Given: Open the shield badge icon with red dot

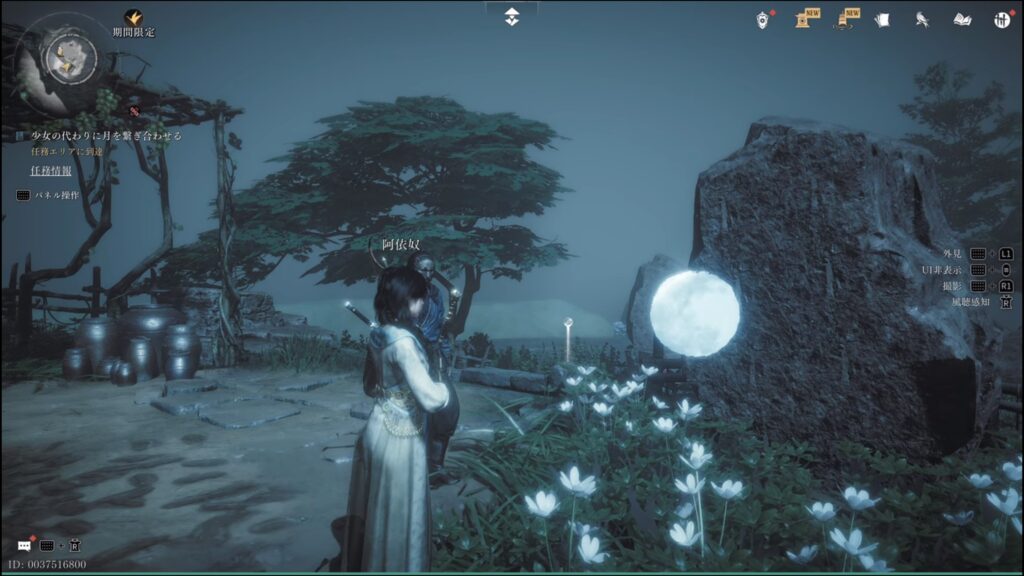Looking at the screenshot, I should (x=763, y=19).
